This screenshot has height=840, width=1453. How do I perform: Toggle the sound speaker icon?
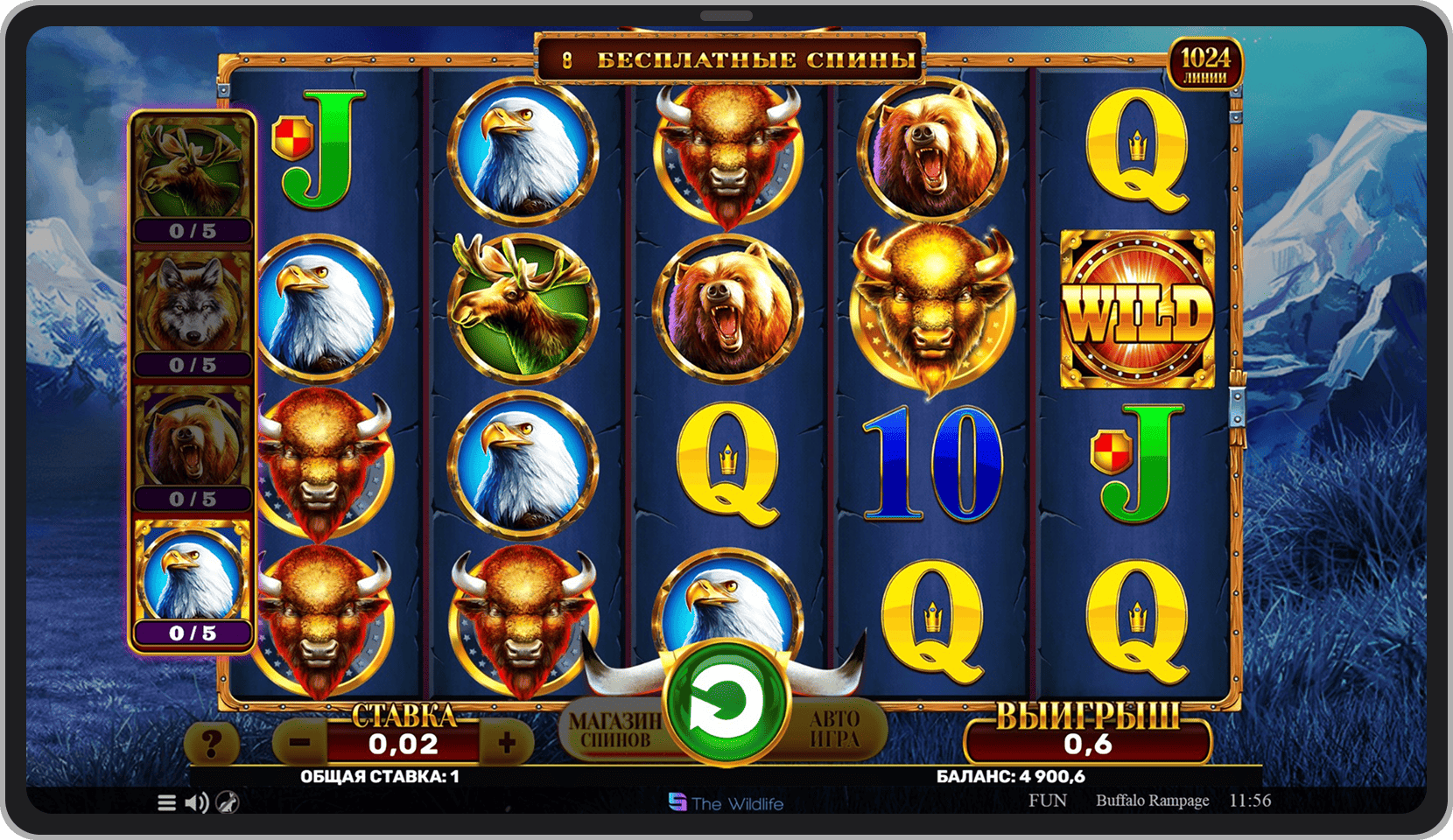pyautogui.click(x=197, y=802)
